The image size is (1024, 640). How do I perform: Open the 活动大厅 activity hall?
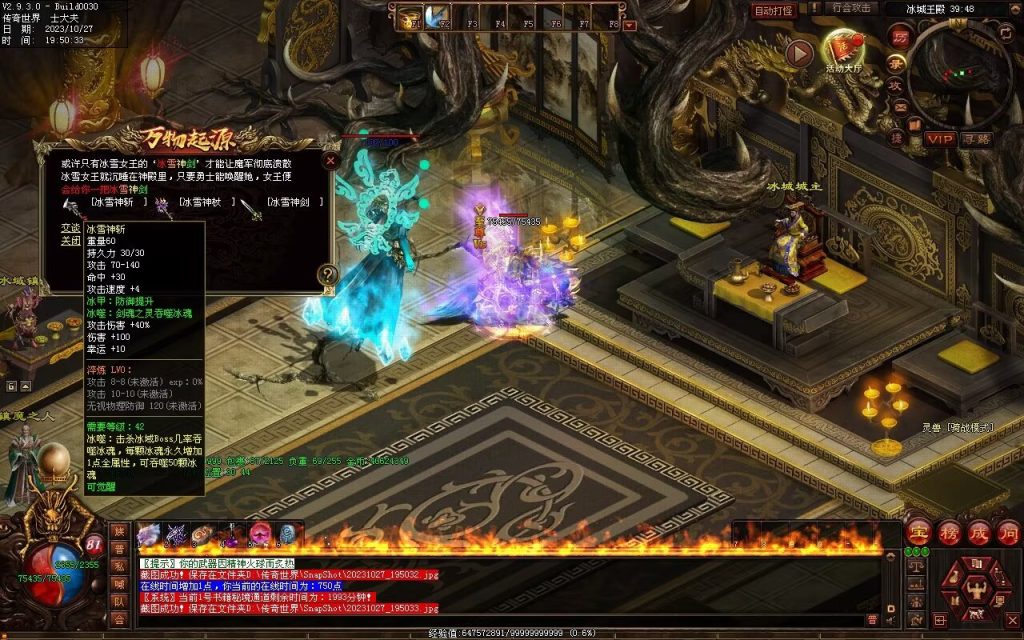(x=845, y=48)
